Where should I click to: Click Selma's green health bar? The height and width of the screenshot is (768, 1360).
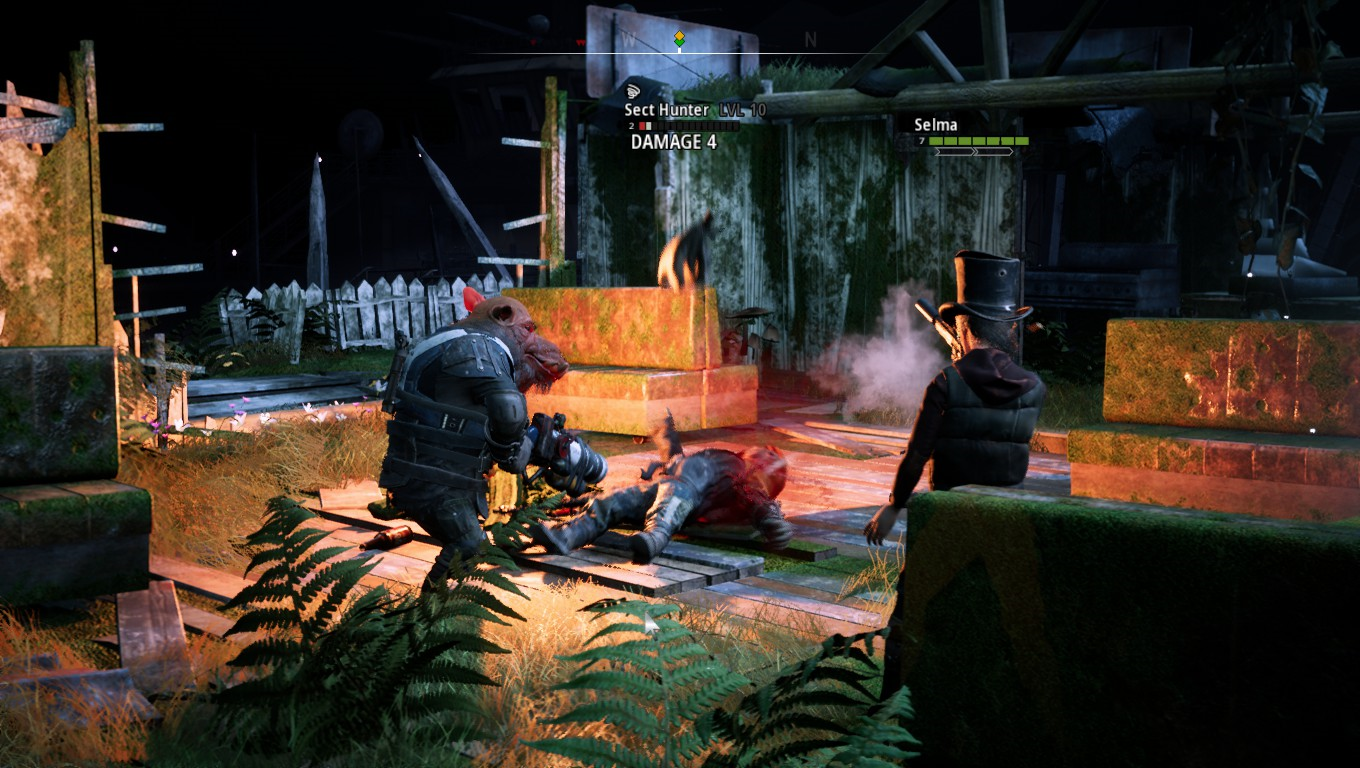pyautogui.click(x=977, y=141)
